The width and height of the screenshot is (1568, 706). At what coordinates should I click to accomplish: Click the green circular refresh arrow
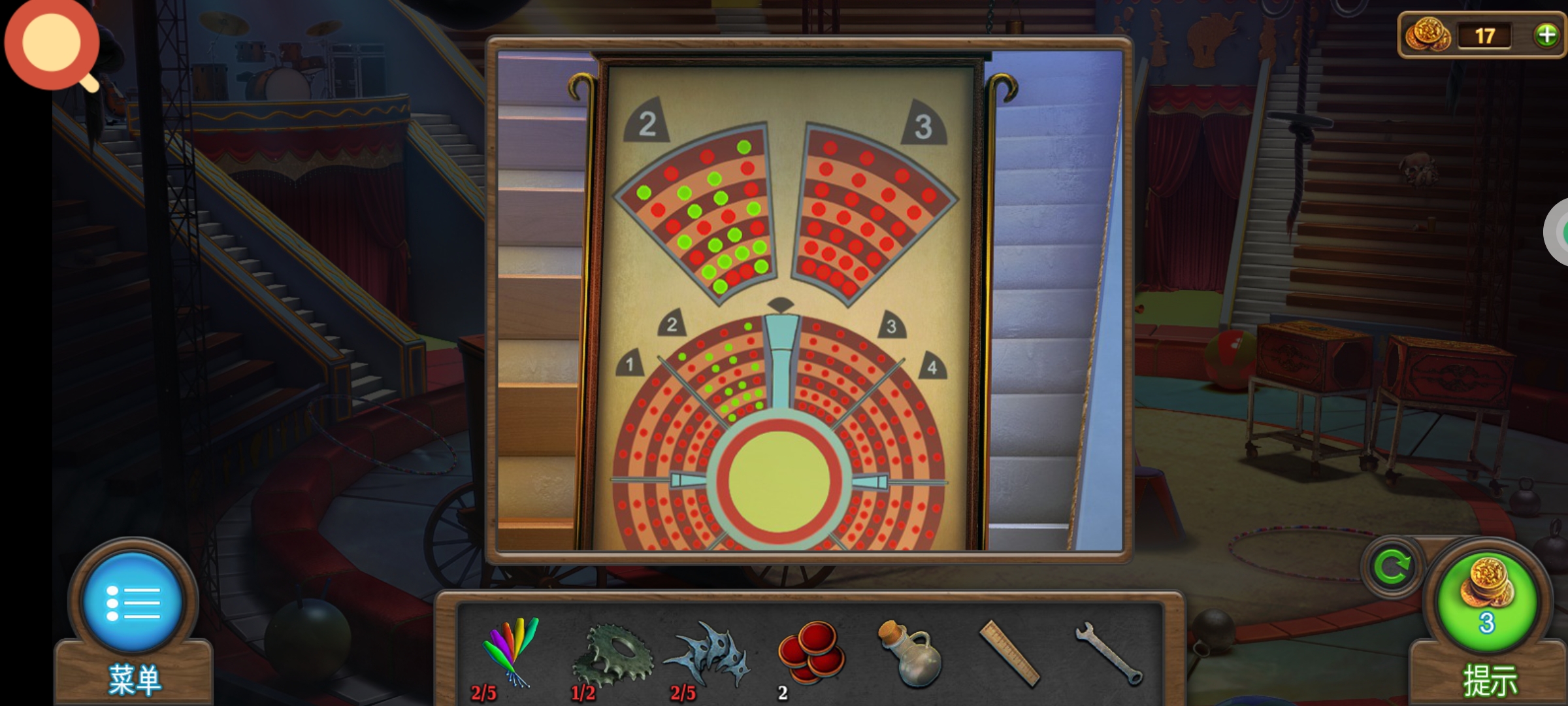[x=1392, y=566]
